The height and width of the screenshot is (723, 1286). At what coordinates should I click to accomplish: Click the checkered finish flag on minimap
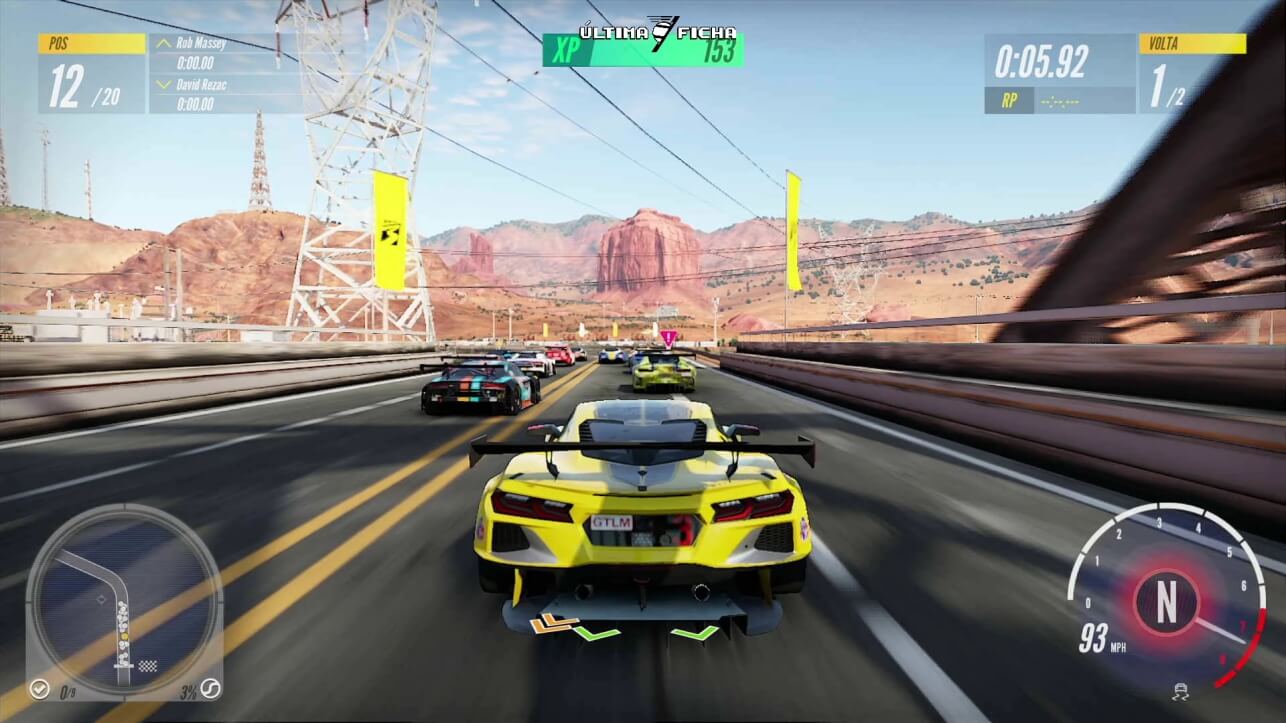pyautogui.click(x=148, y=665)
